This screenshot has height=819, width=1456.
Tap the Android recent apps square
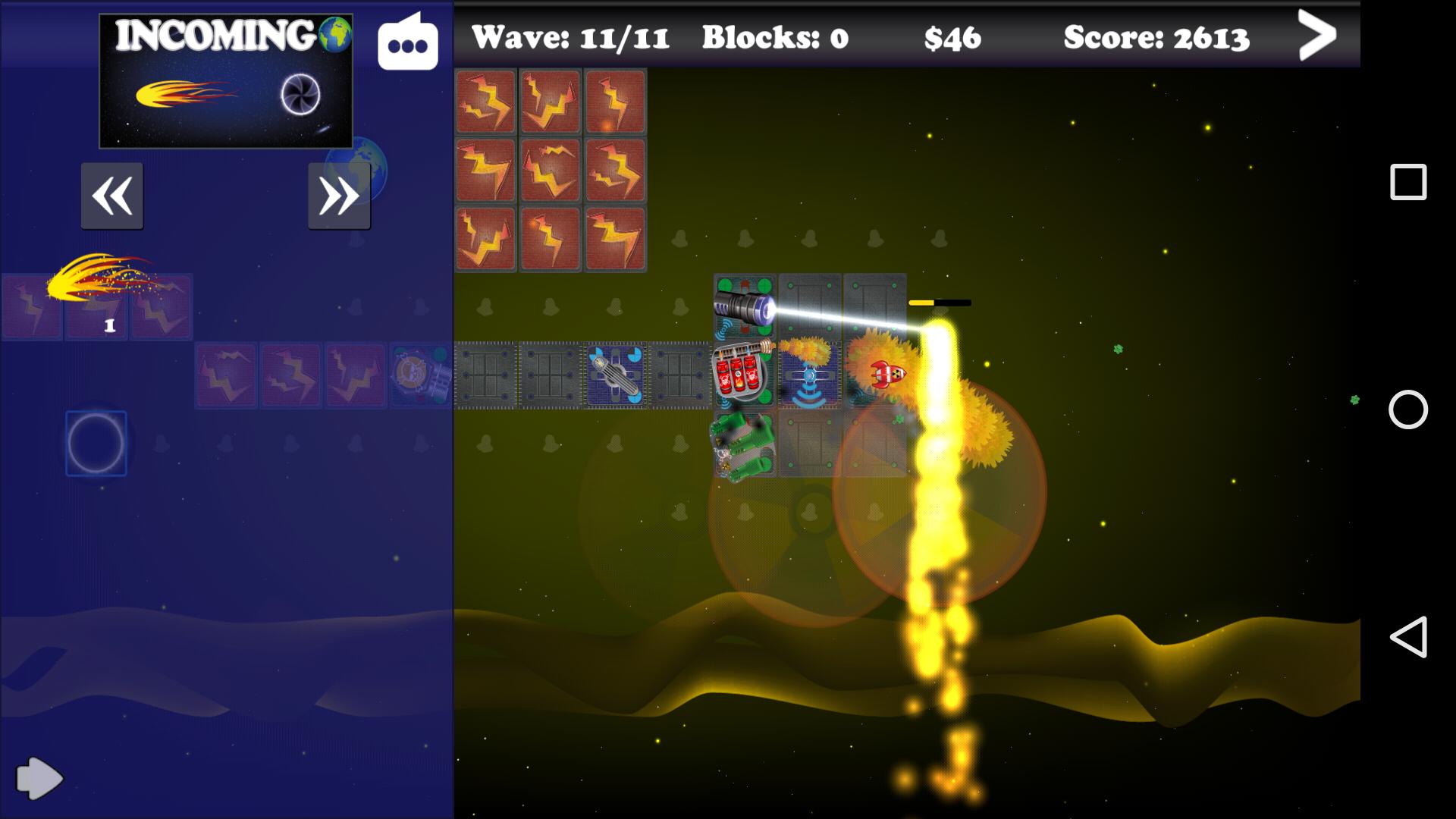click(x=1408, y=182)
